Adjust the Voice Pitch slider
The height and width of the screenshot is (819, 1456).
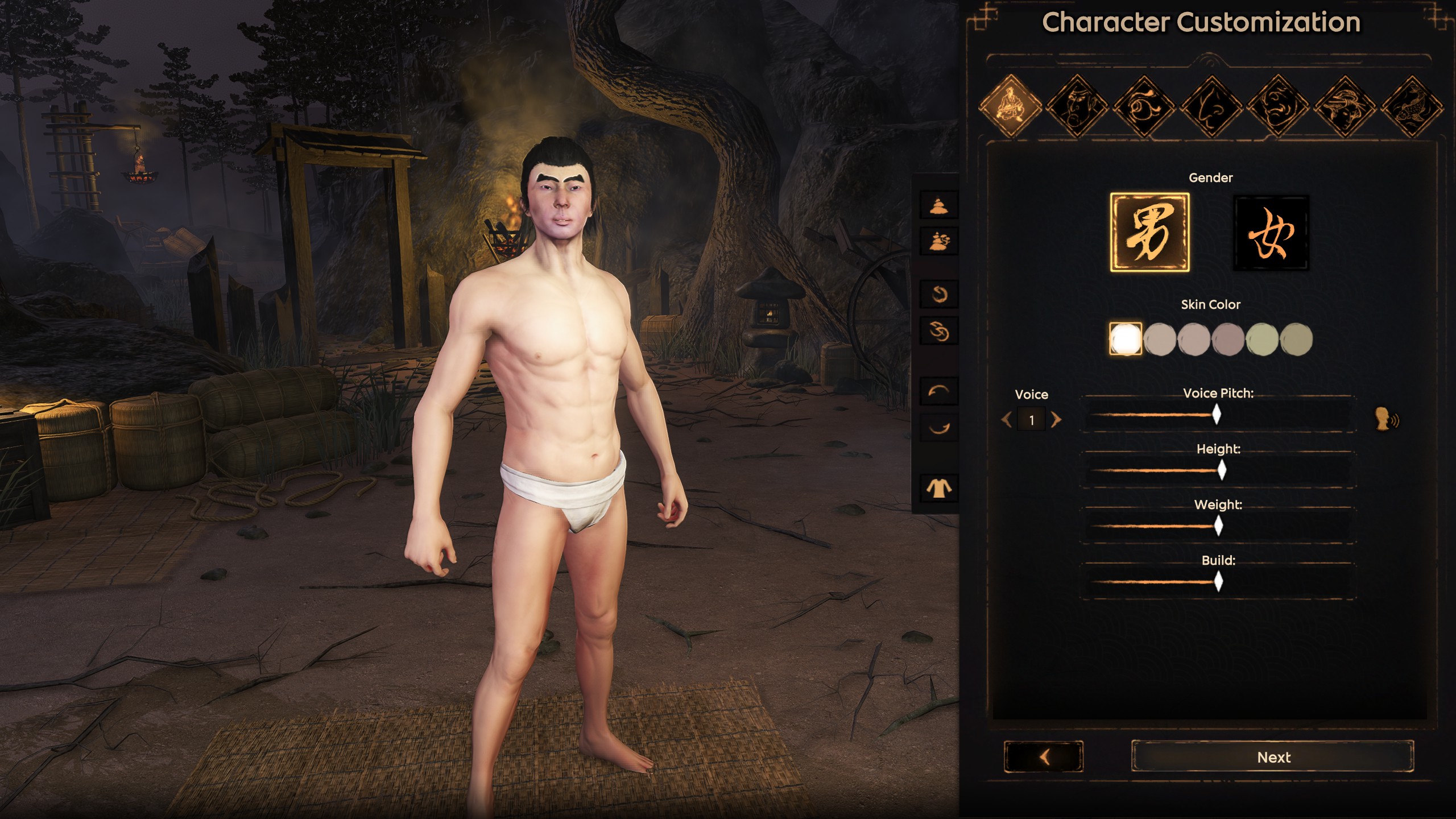click(x=1217, y=415)
